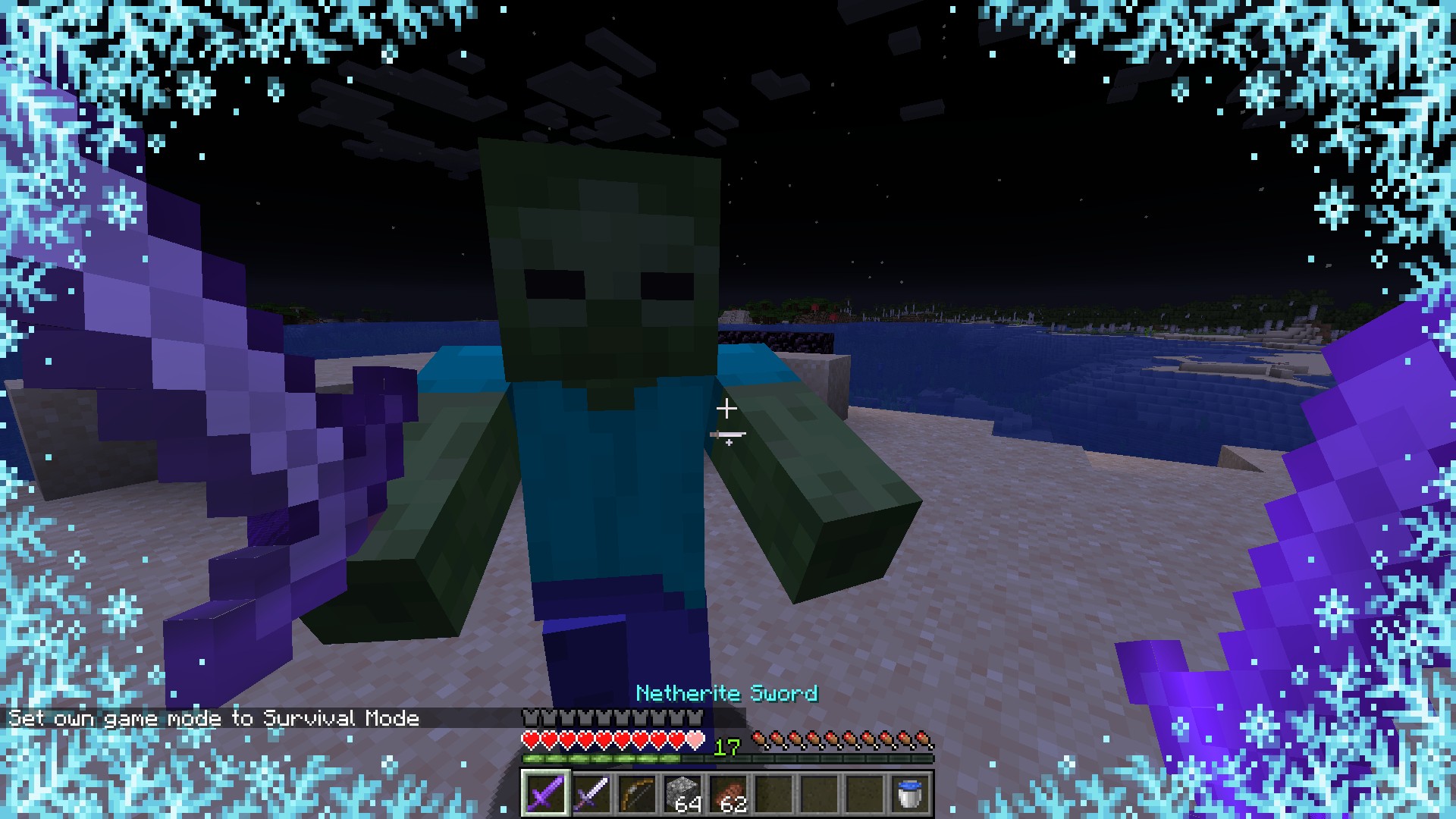1456x819 pixels.
Task: Select the water bucket hotbar slot
Action: pos(910,793)
